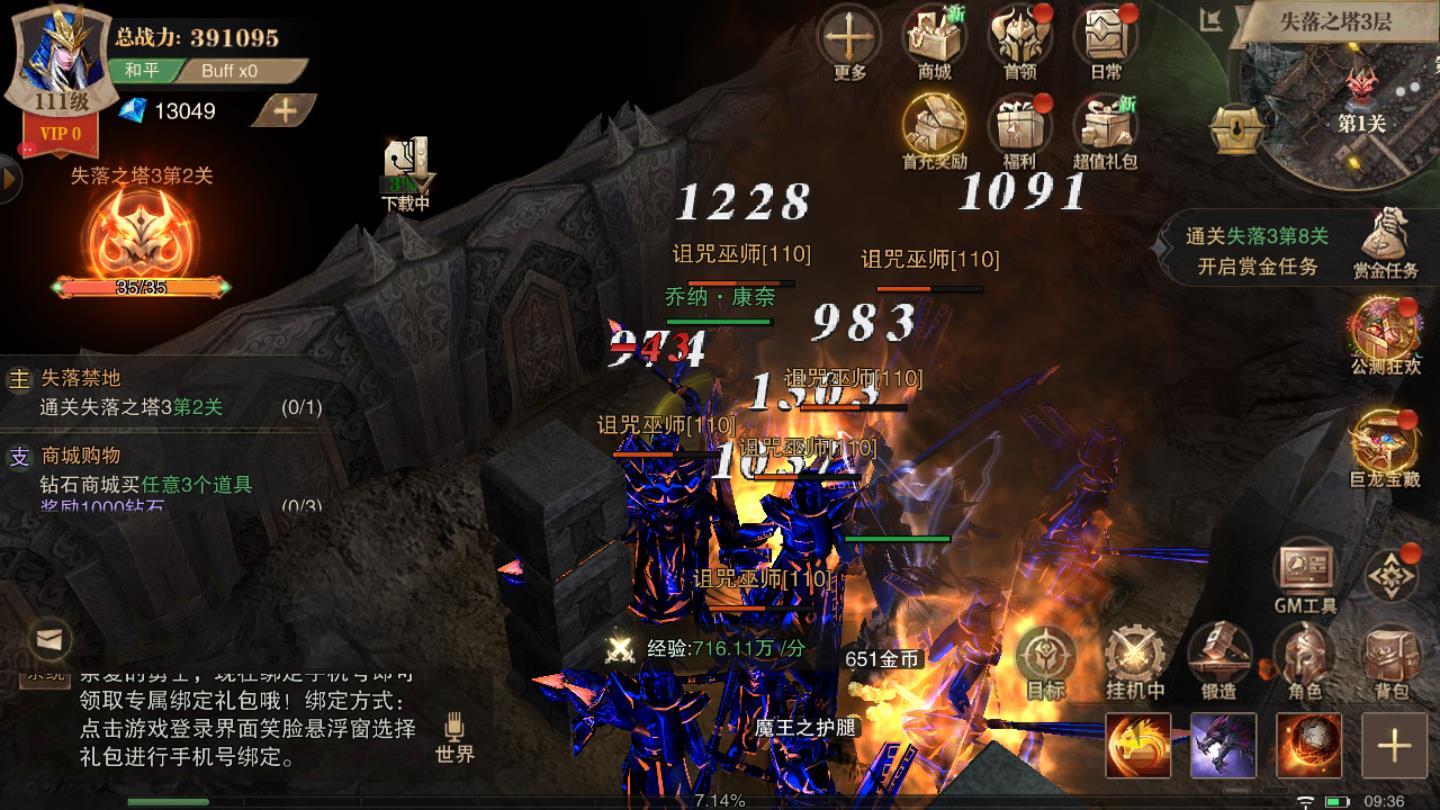Image resolution: width=1440 pixels, height=810 pixels.
Task: Open the 世界 world chat channel
Action: click(455, 737)
